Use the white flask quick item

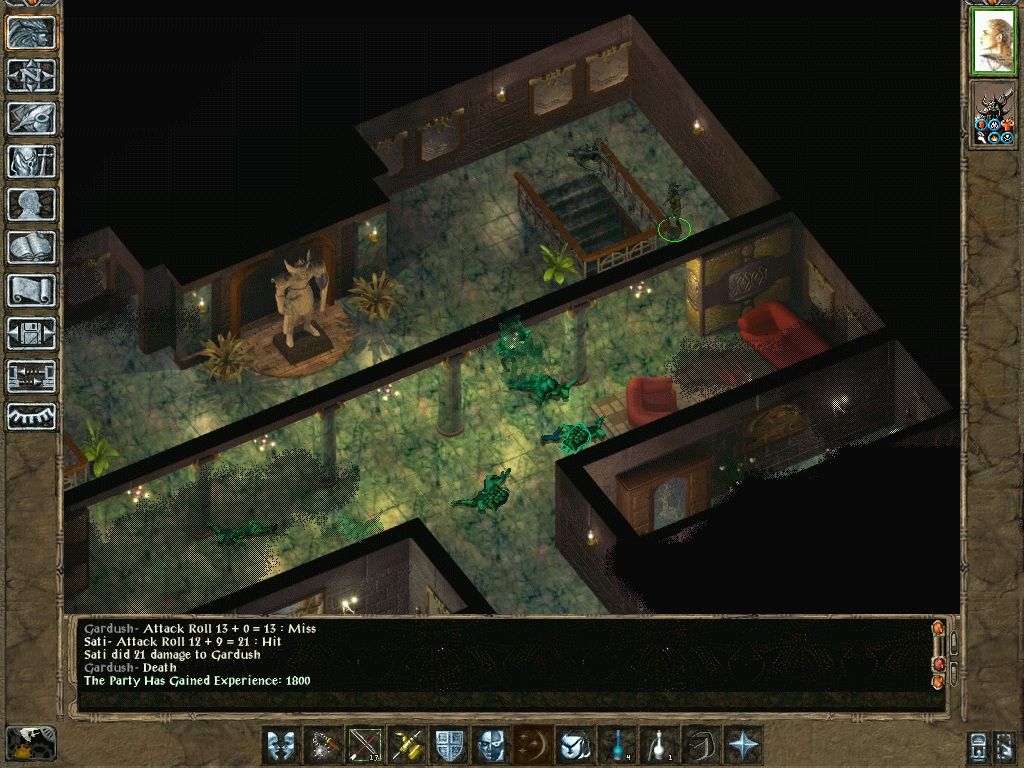[x=659, y=745]
